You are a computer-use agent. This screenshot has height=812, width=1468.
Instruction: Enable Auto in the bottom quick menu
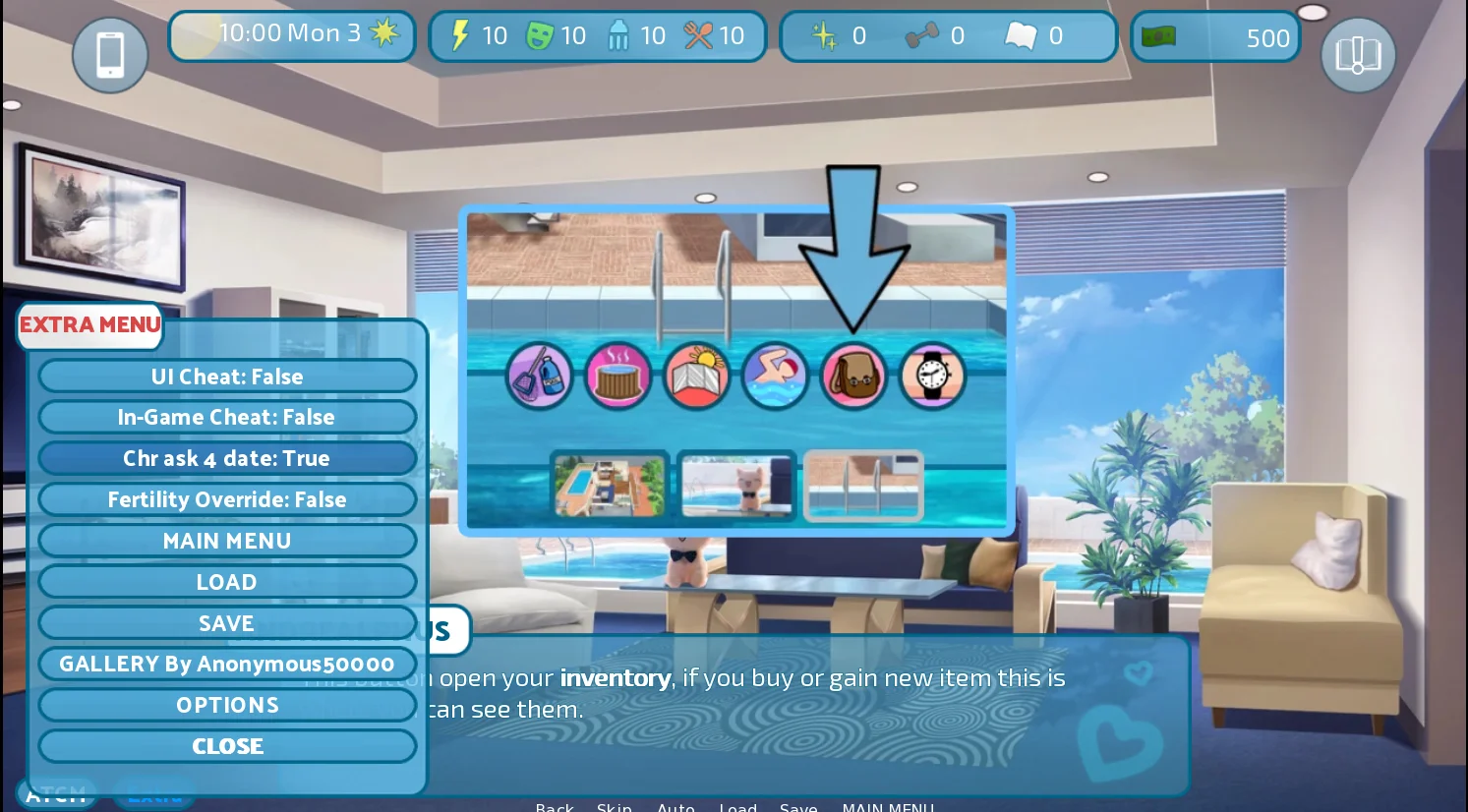pos(676,807)
